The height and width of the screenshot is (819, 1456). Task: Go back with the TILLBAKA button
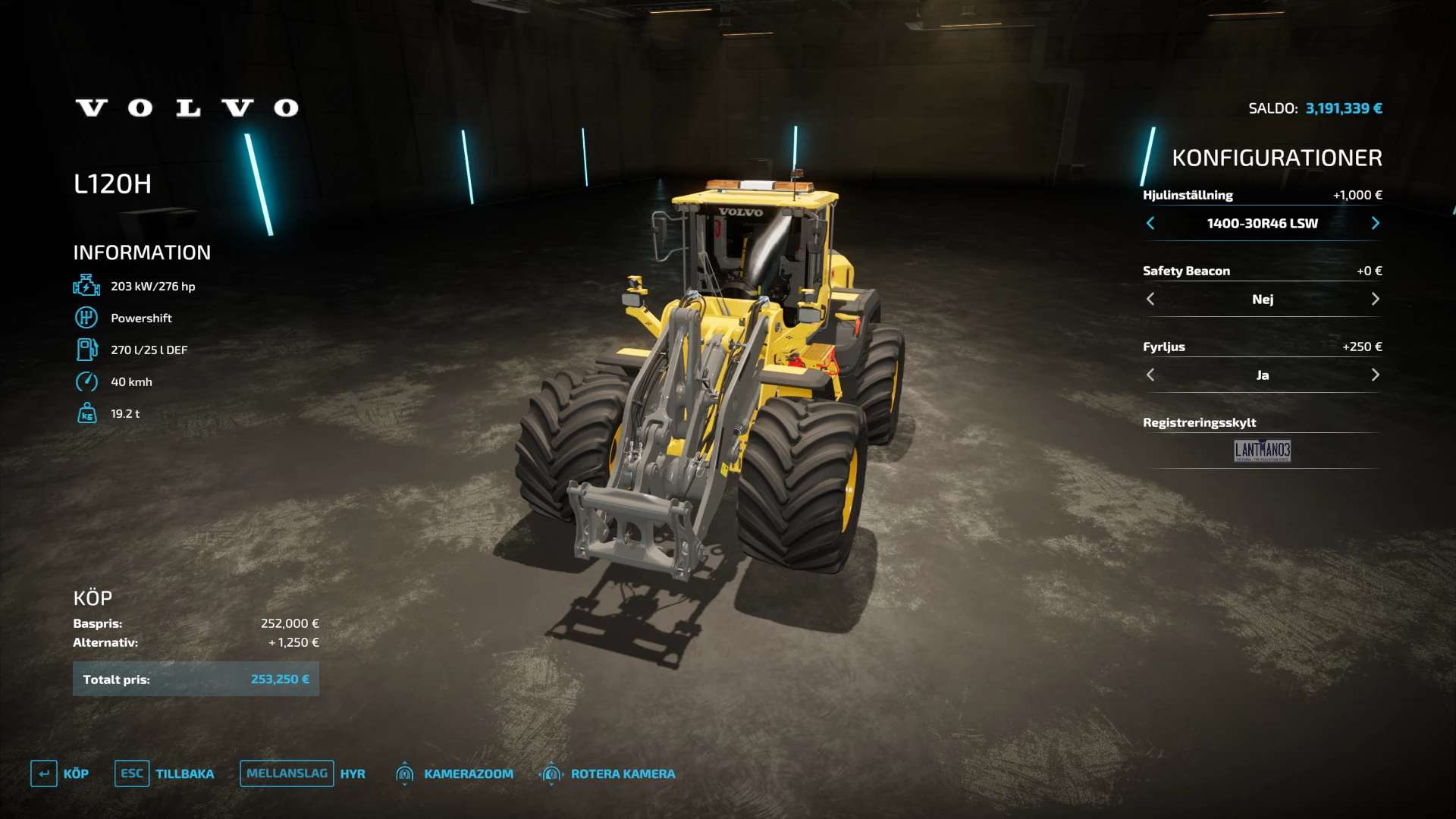click(x=165, y=773)
